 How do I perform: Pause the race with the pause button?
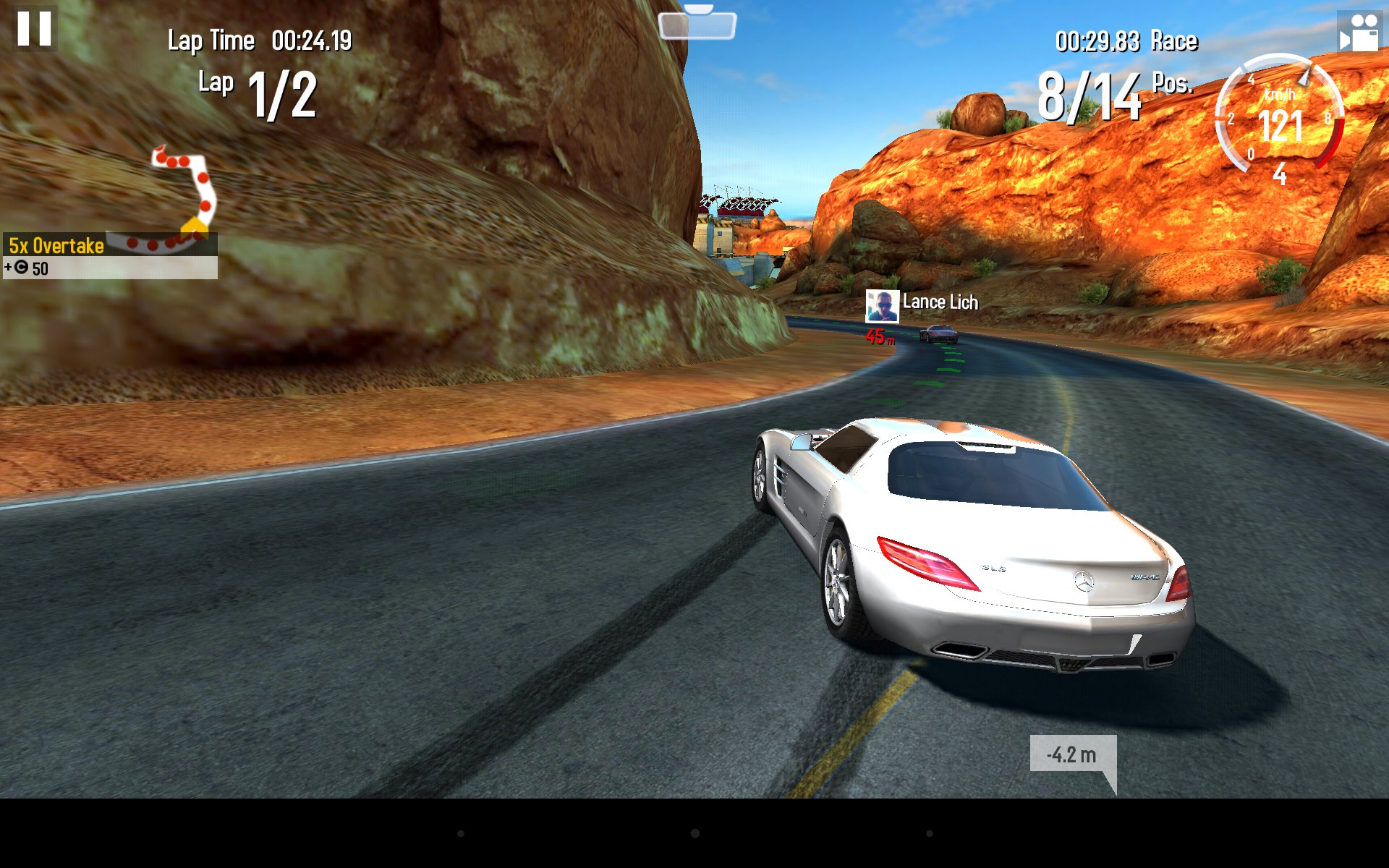(x=34, y=29)
